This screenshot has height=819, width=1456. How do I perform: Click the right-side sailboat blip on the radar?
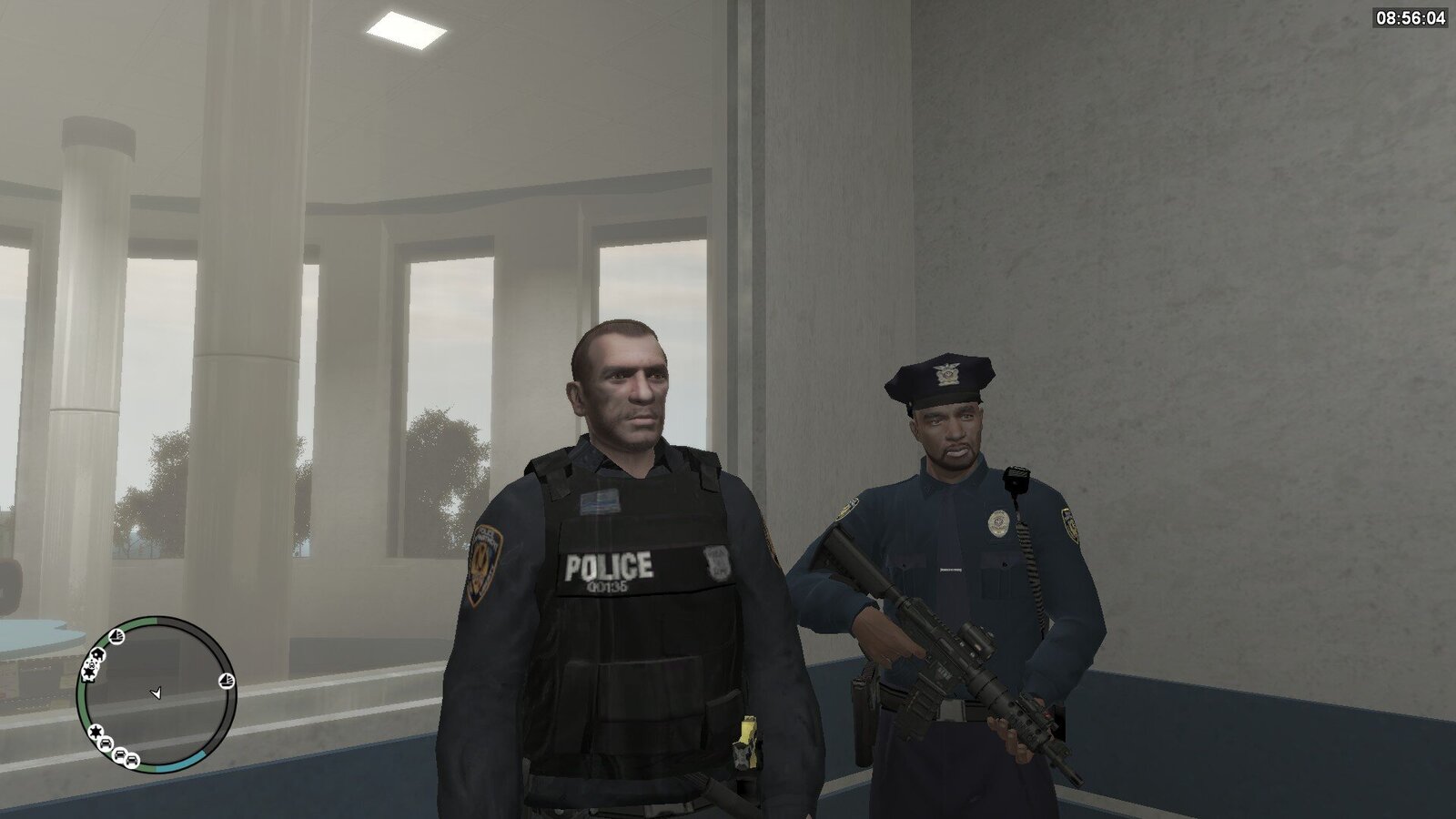[x=226, y=681]
